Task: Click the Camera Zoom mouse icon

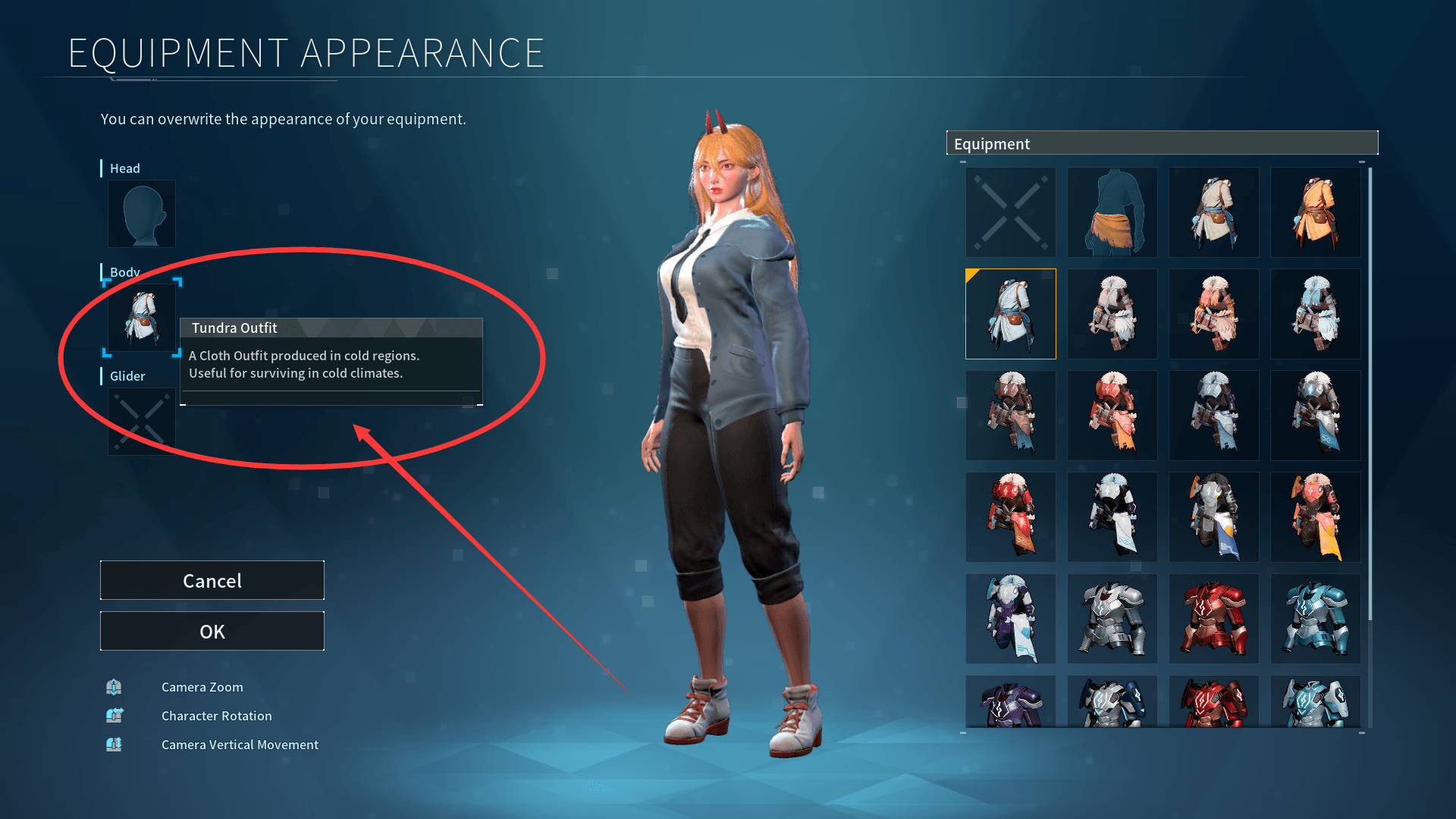Action: (x=114, y=686)
